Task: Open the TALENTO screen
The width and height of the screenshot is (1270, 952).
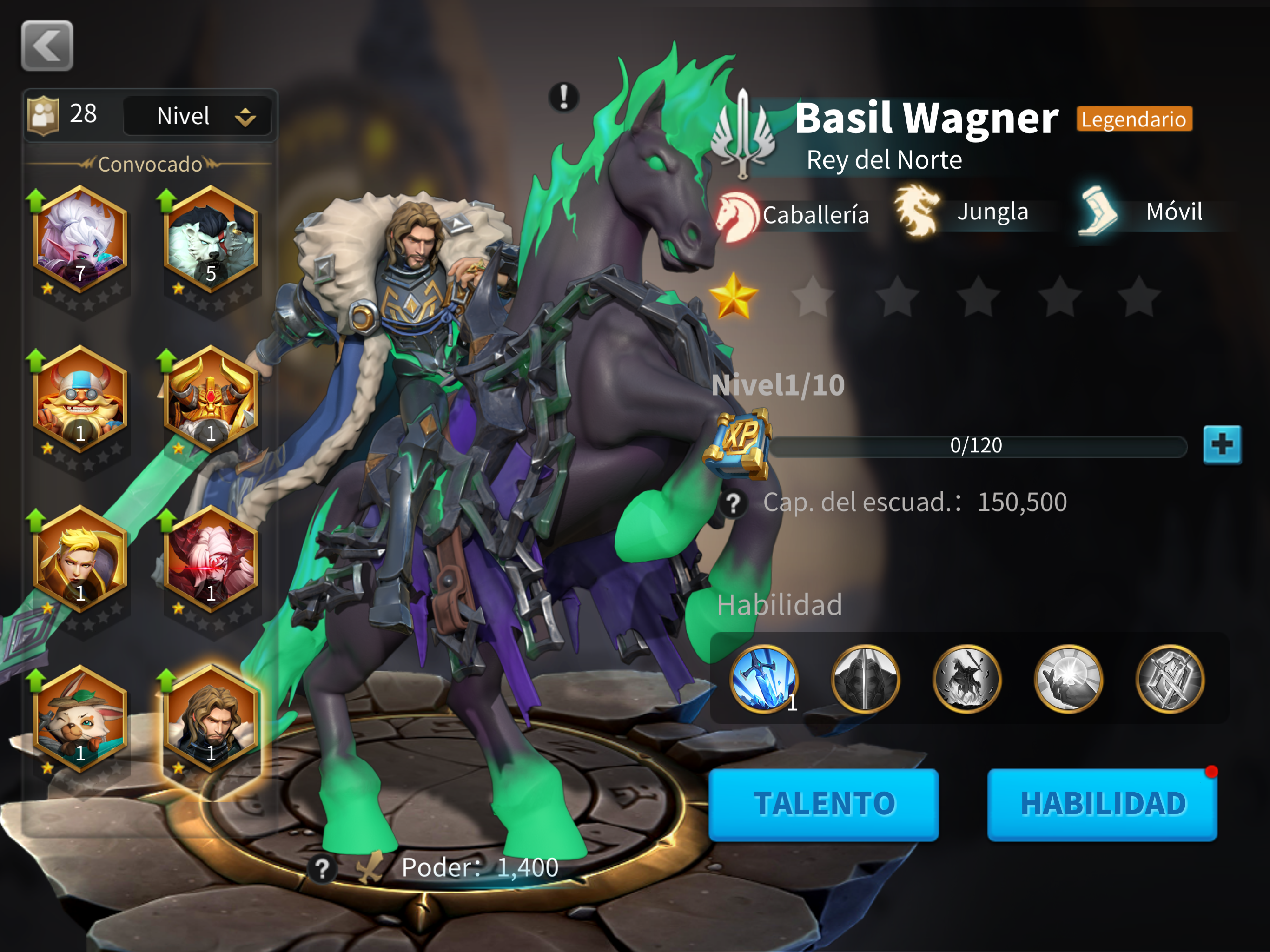Action: point(823,804)
